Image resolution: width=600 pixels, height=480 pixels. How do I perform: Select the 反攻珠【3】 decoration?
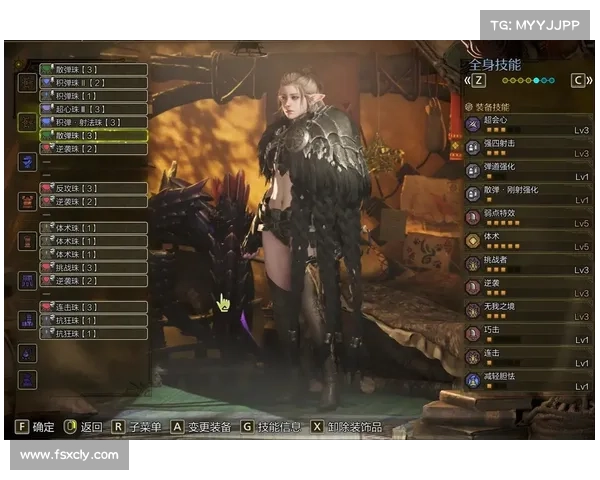(x=93, y=188)
